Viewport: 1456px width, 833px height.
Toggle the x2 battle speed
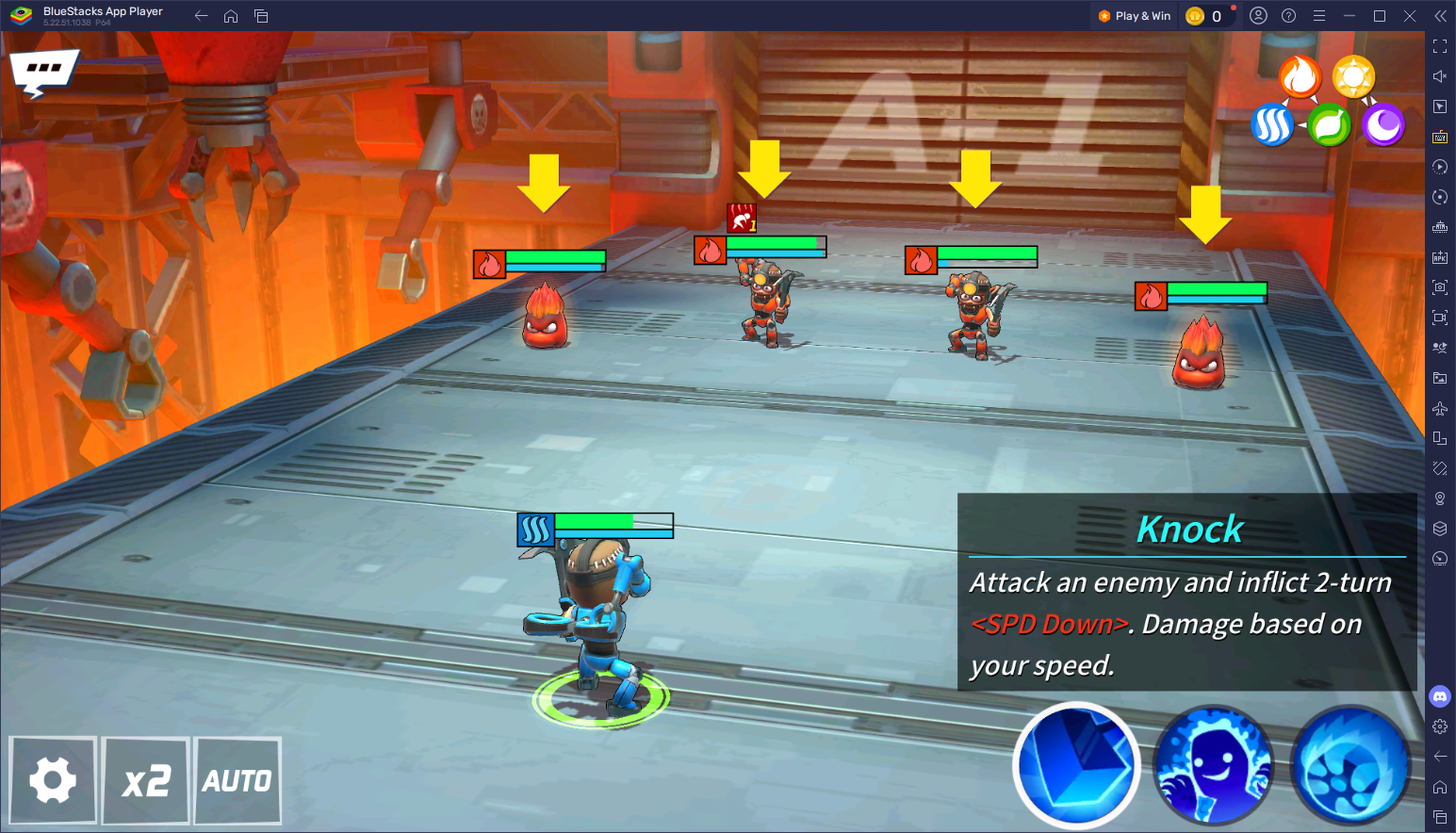pyautogui.click(x=146, y=780)
